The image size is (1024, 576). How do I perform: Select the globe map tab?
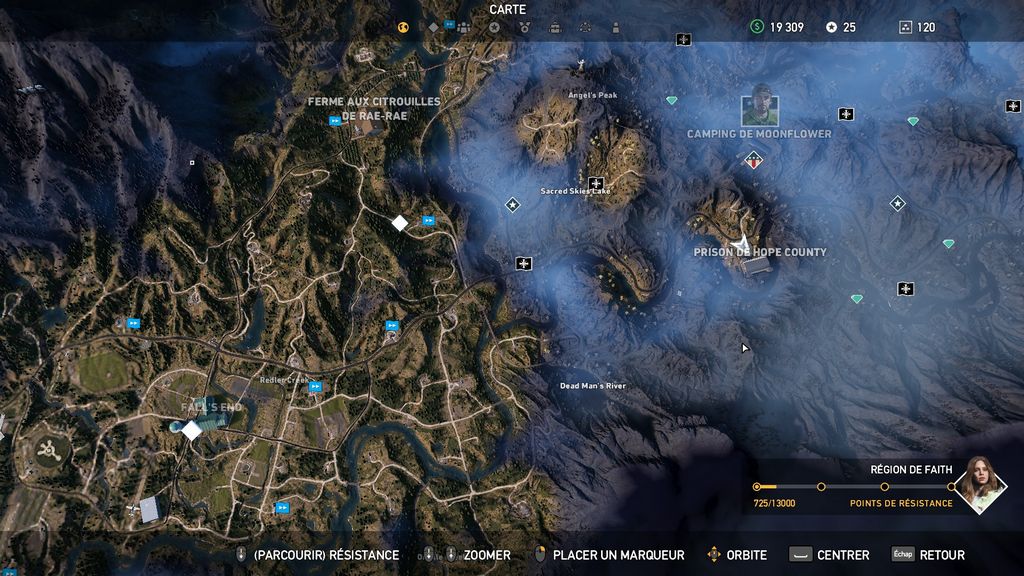[404, 27]
